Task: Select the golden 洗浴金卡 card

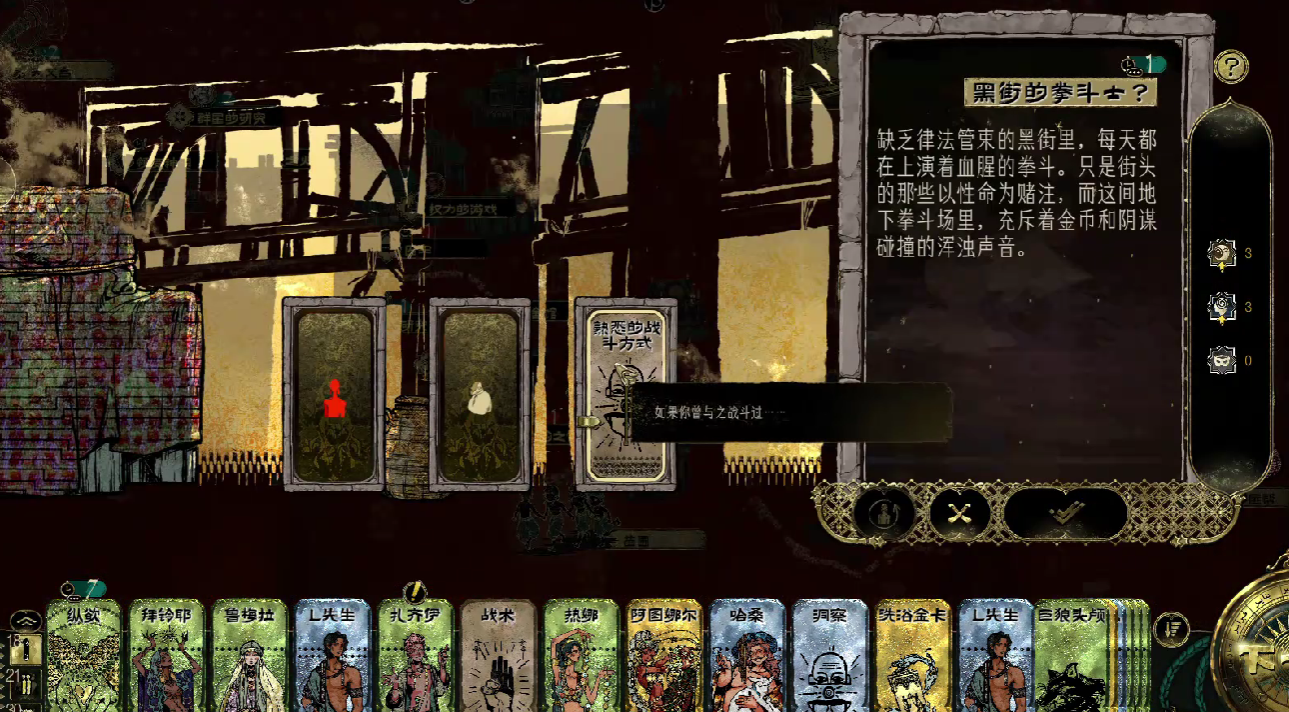Action: tap(914, 656)
